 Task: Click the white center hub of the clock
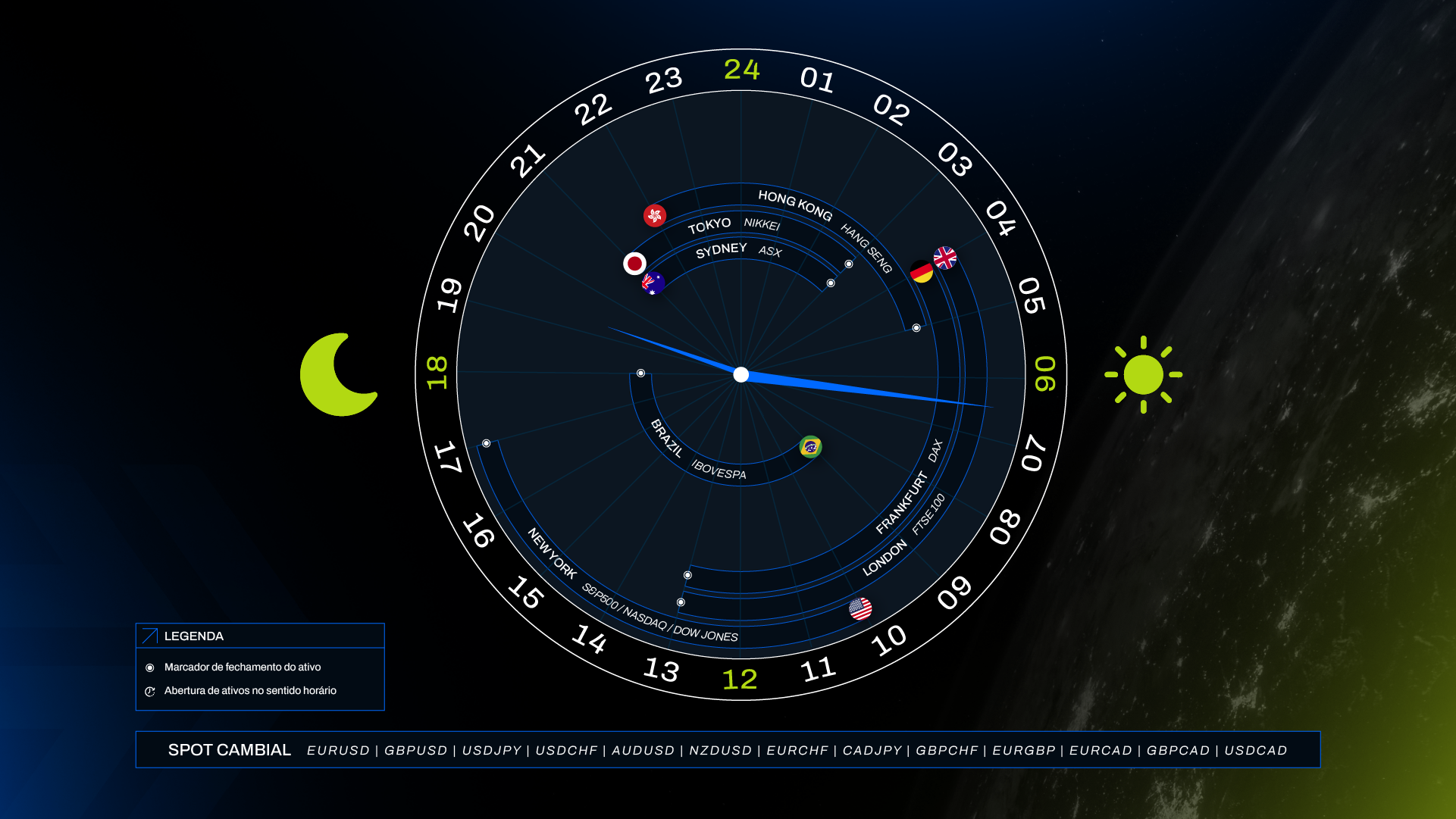pyautogui.click(x=741, y=374)
